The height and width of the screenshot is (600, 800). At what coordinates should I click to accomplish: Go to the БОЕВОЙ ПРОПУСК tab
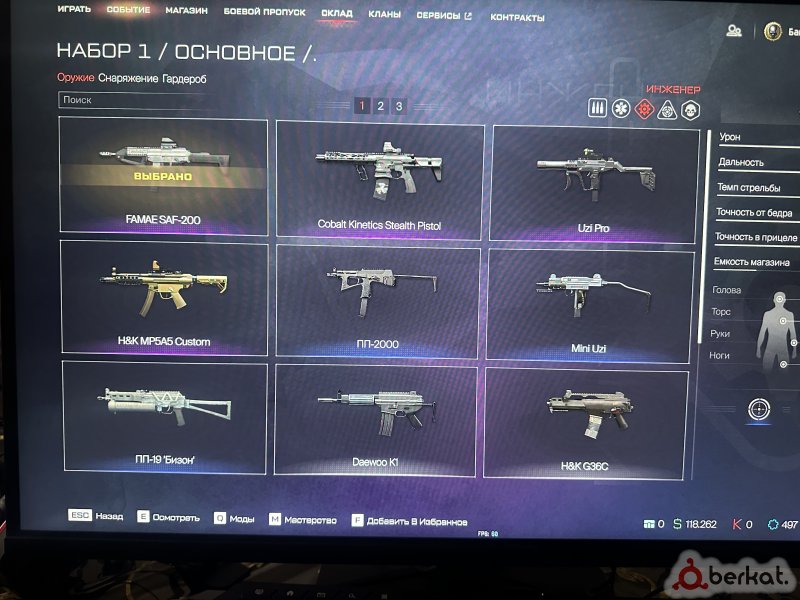pyautogui.click(x=265, y=12)
